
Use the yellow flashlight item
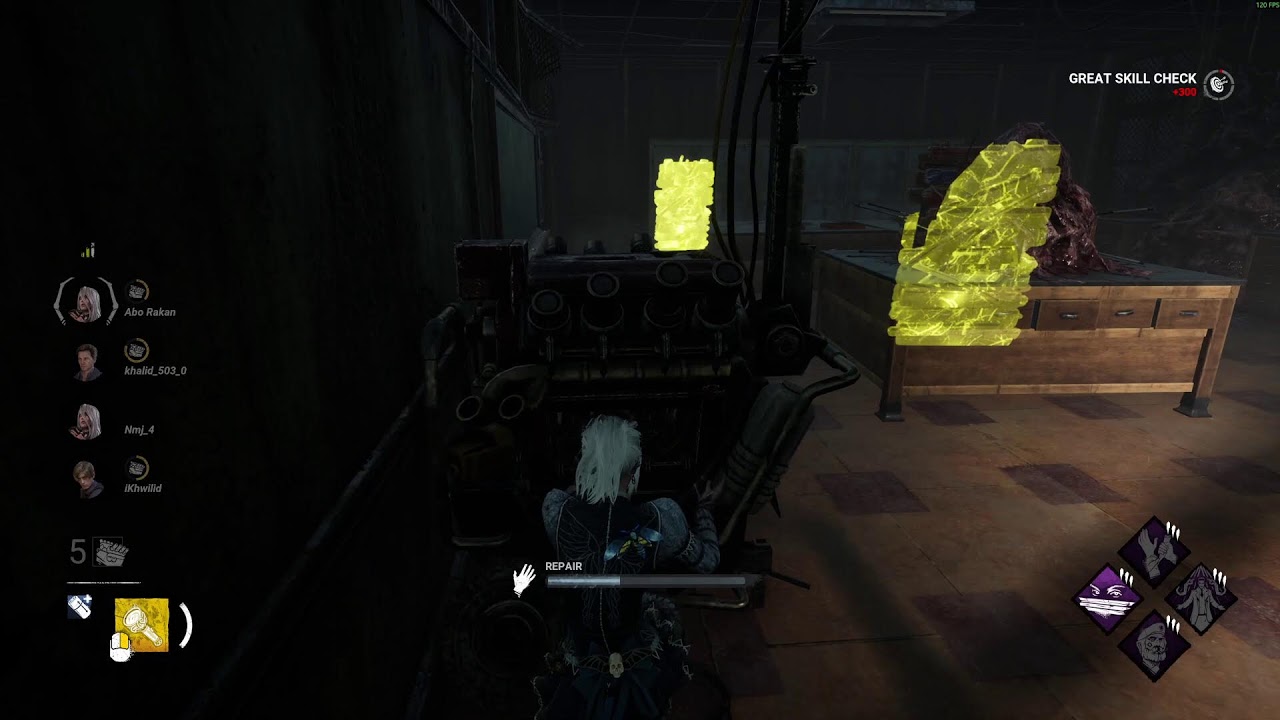tap(142, 625)
